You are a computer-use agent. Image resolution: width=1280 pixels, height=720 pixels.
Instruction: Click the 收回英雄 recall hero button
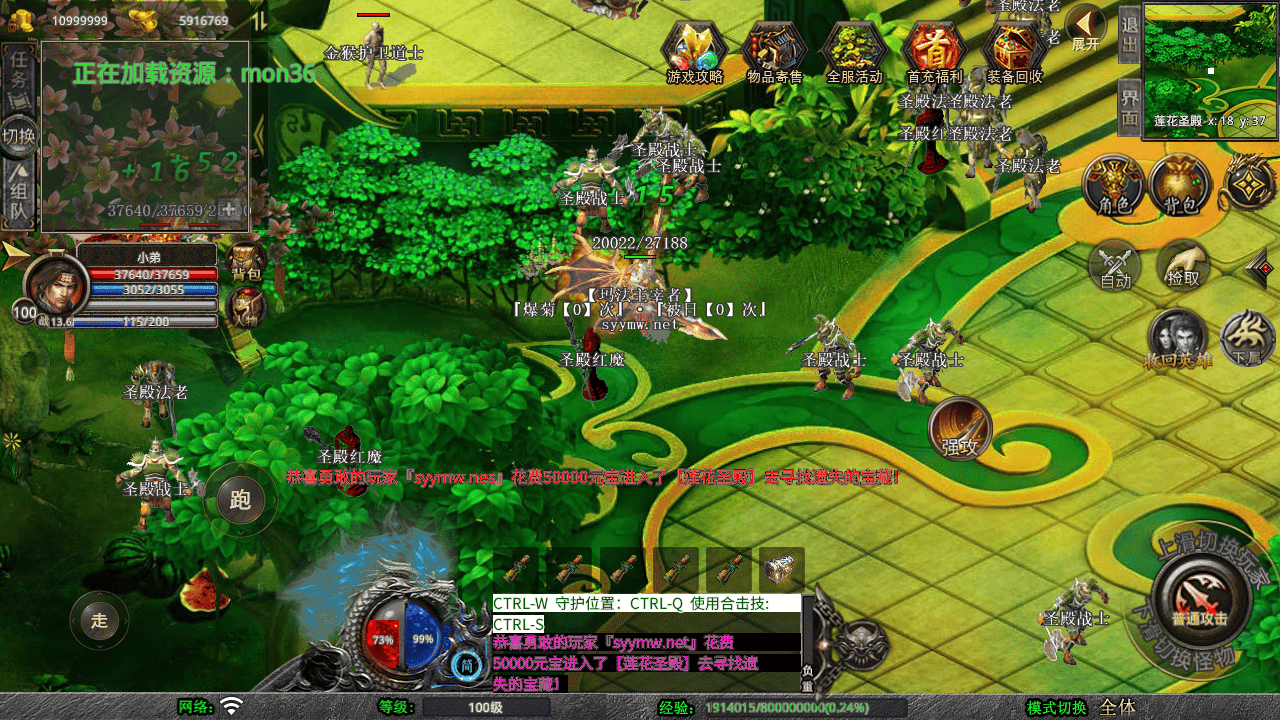tap(1177, 340)
